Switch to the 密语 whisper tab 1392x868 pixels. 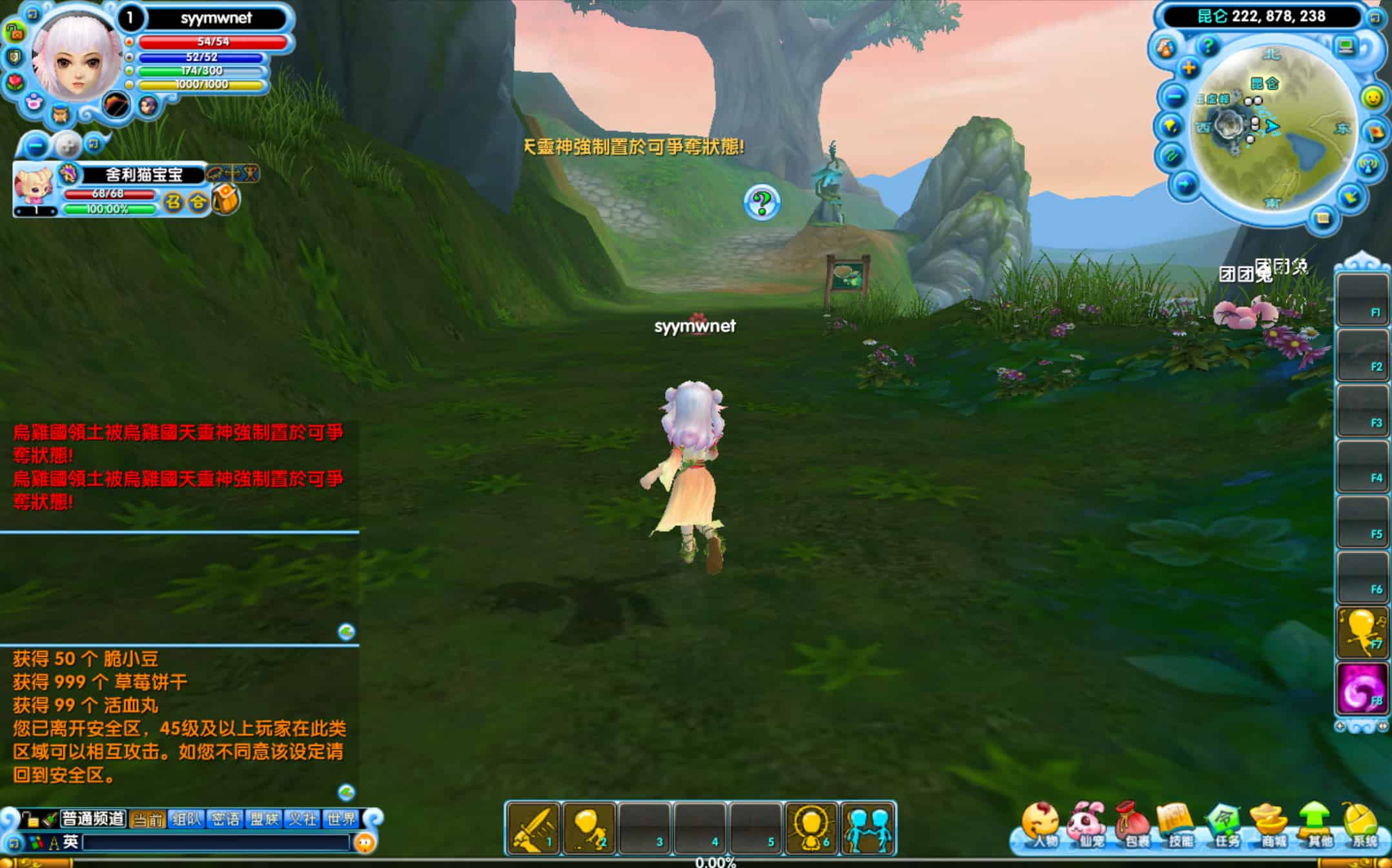point(225,819)
